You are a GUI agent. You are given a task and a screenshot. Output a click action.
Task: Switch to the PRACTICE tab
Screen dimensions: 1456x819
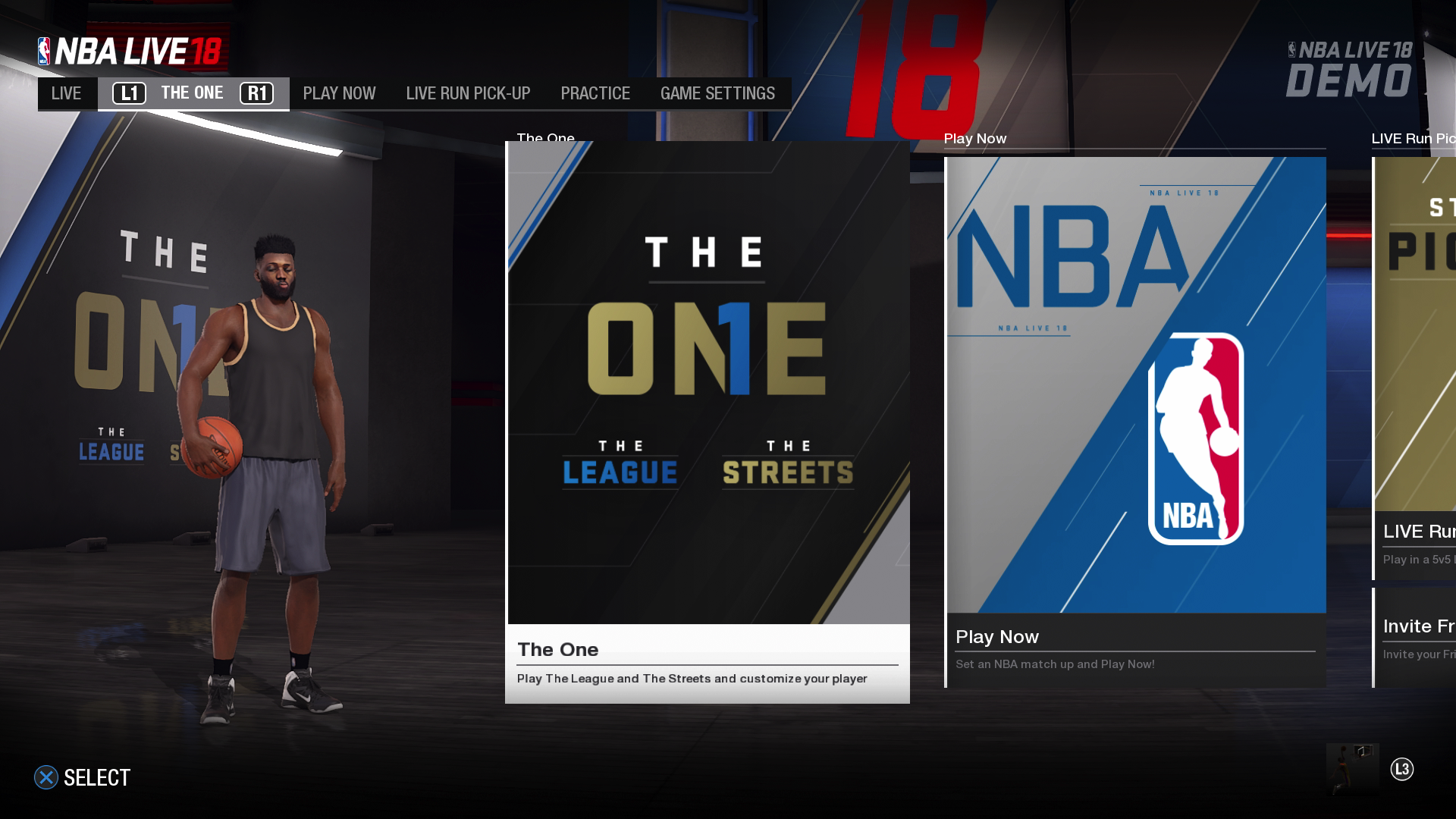pos(595,93)
